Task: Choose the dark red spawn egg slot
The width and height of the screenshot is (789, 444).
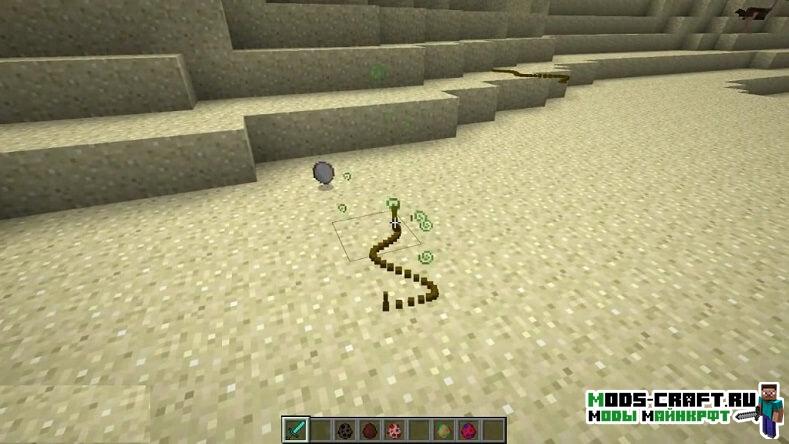Action: [x=369, y=431]
